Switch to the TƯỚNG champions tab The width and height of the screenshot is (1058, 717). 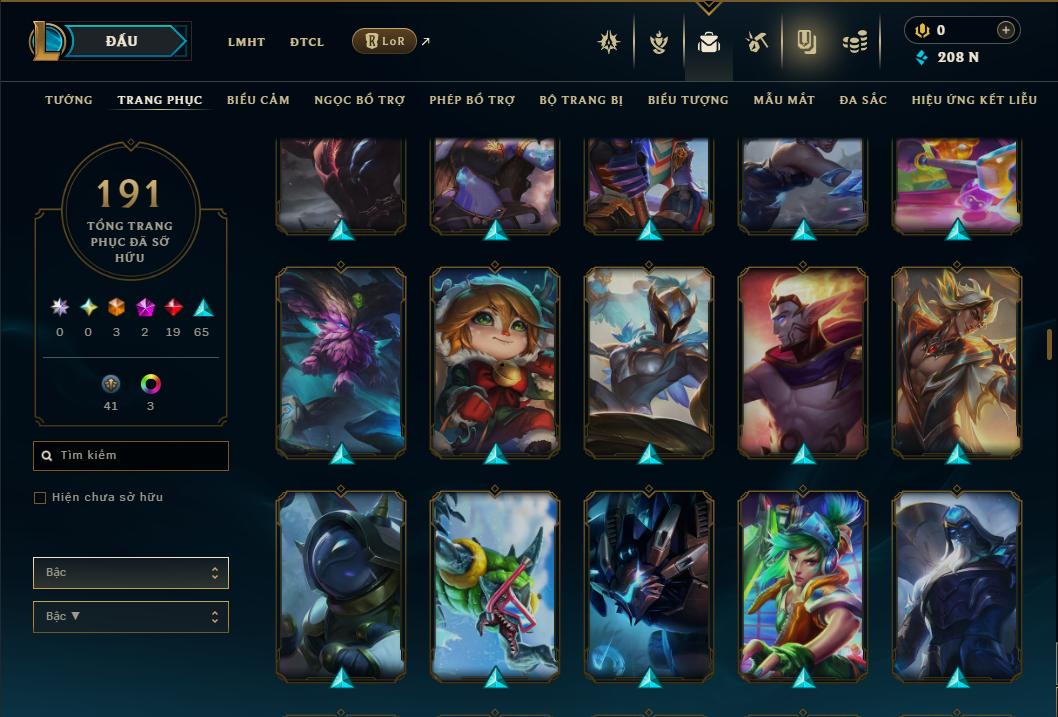point(69,100)
